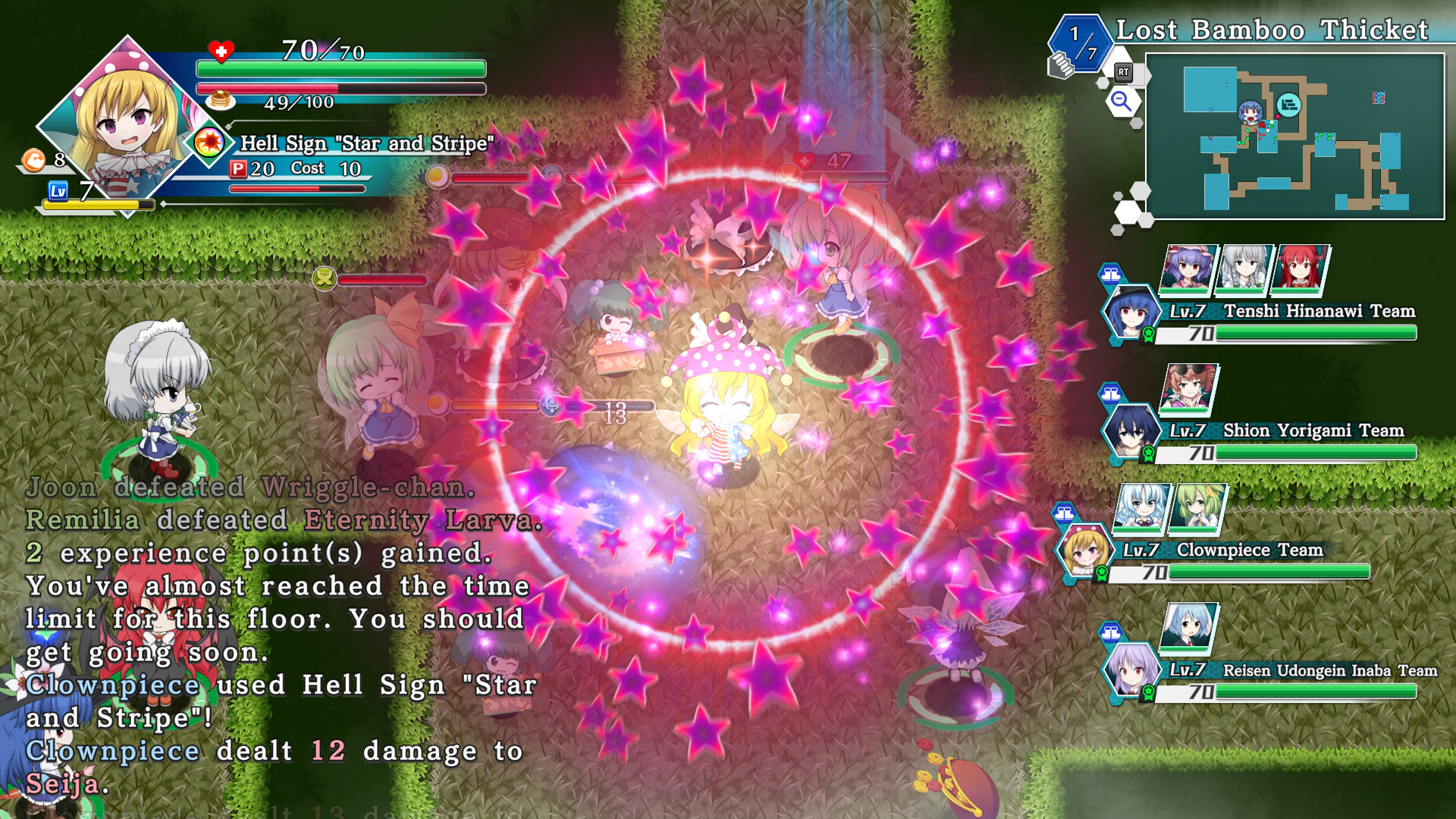Image resolution: width=1456 pixels, height=819 pixels.
Task: Select the Lost Bamboo Thicket header
Action: [1272, 30]
